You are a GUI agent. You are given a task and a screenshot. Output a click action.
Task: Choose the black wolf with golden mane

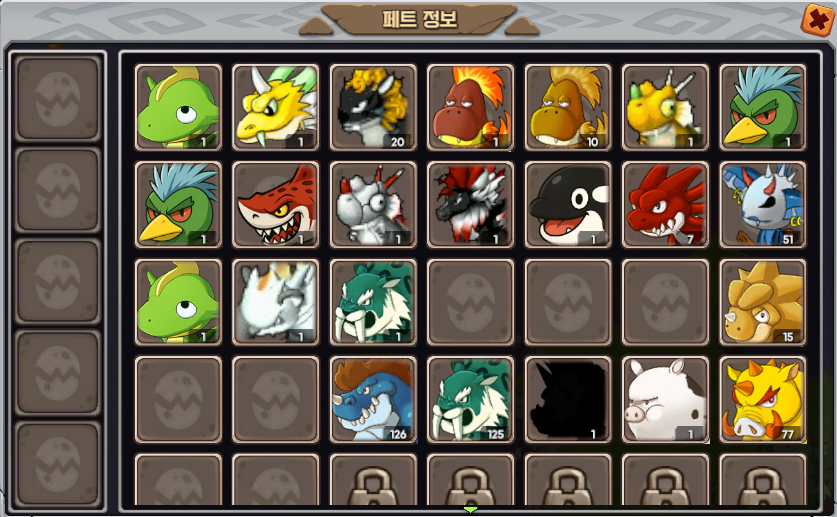point(373,107)
